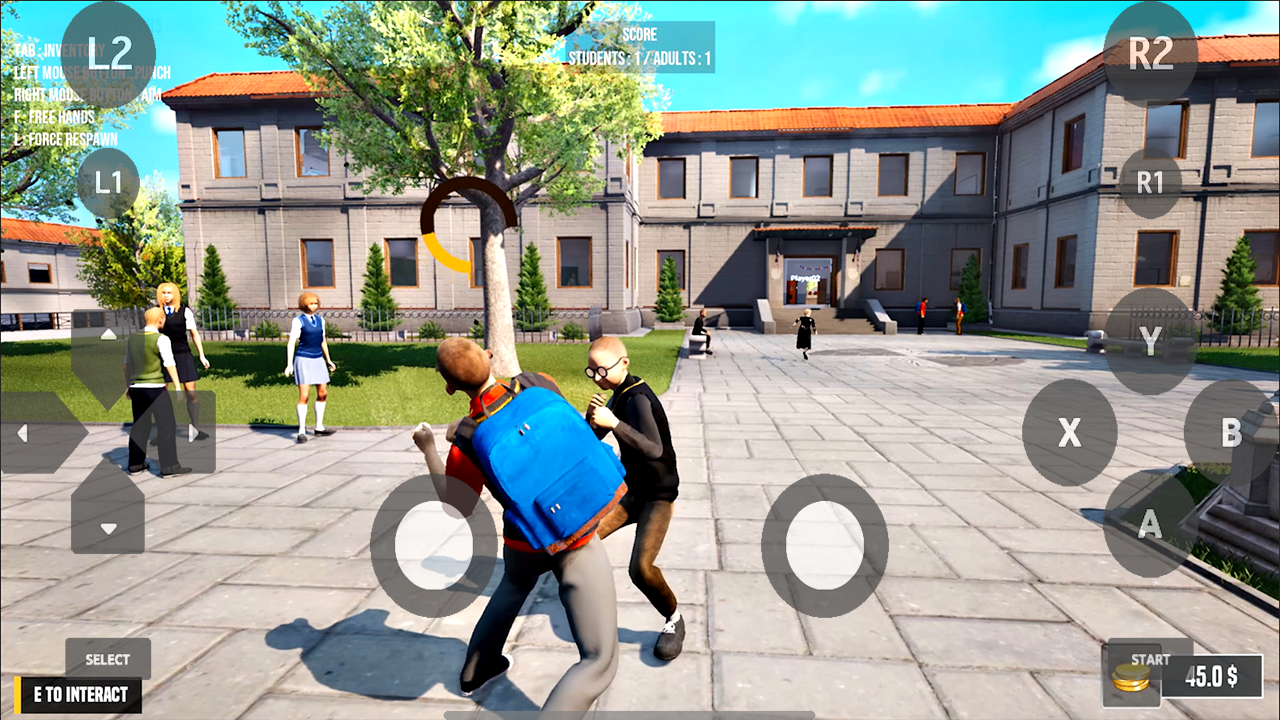This screenshot has height=720, width=1280.
Task: Tap the right virtual joystick
Action: (x=822, y=545)
